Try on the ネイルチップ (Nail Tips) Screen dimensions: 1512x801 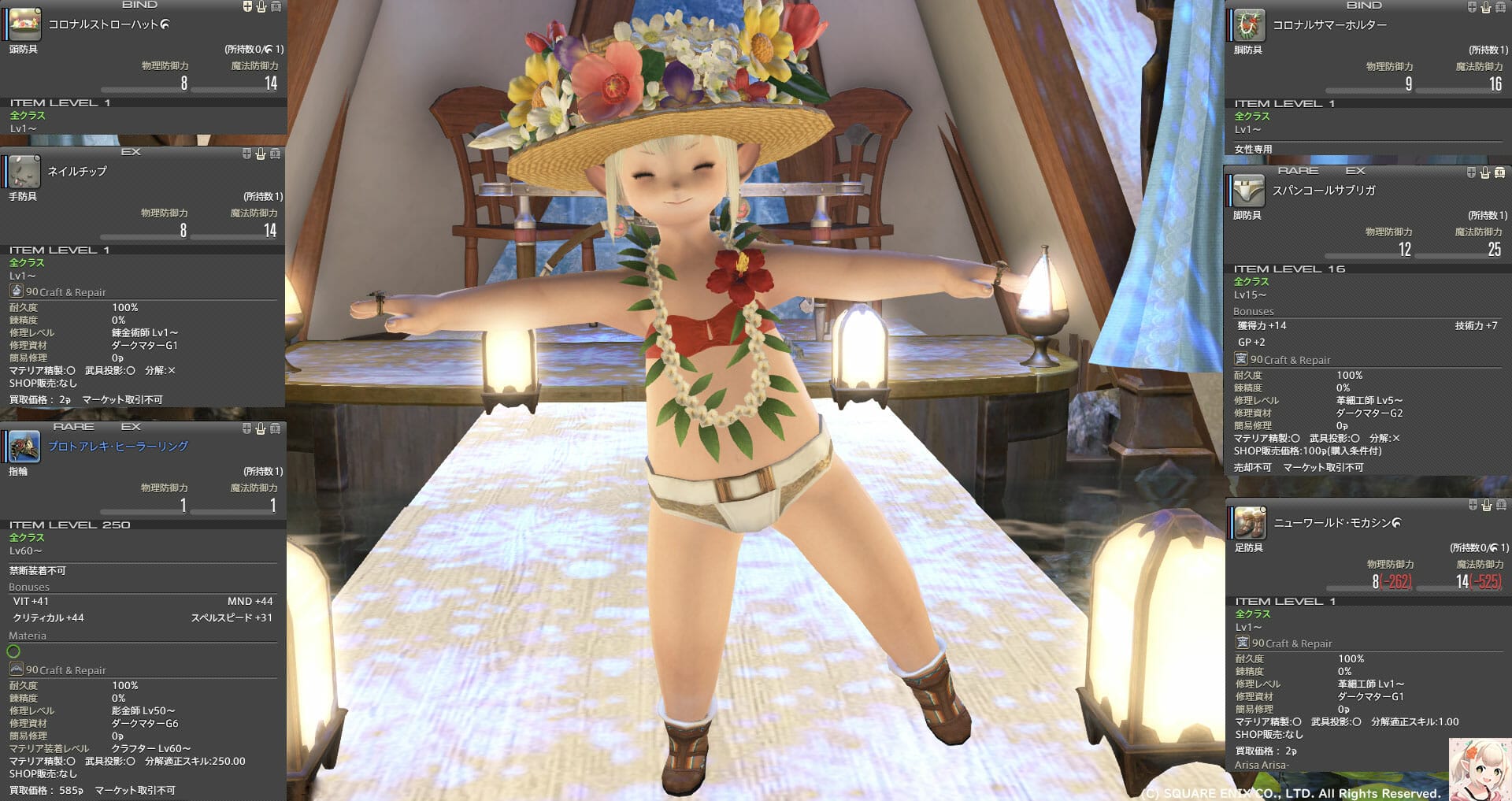[261, 154]
